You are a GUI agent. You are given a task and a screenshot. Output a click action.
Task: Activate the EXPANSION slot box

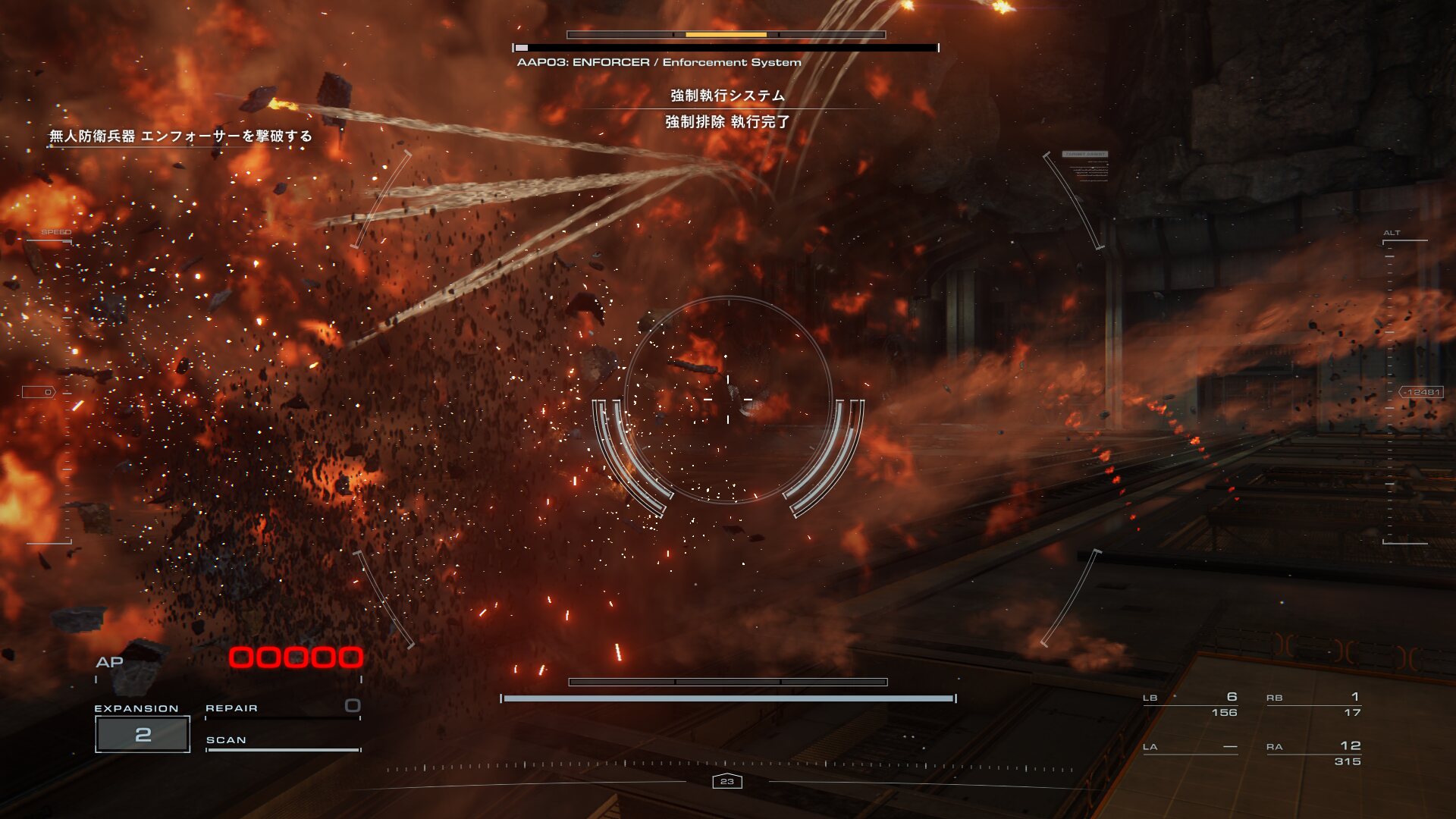point(143,734)
